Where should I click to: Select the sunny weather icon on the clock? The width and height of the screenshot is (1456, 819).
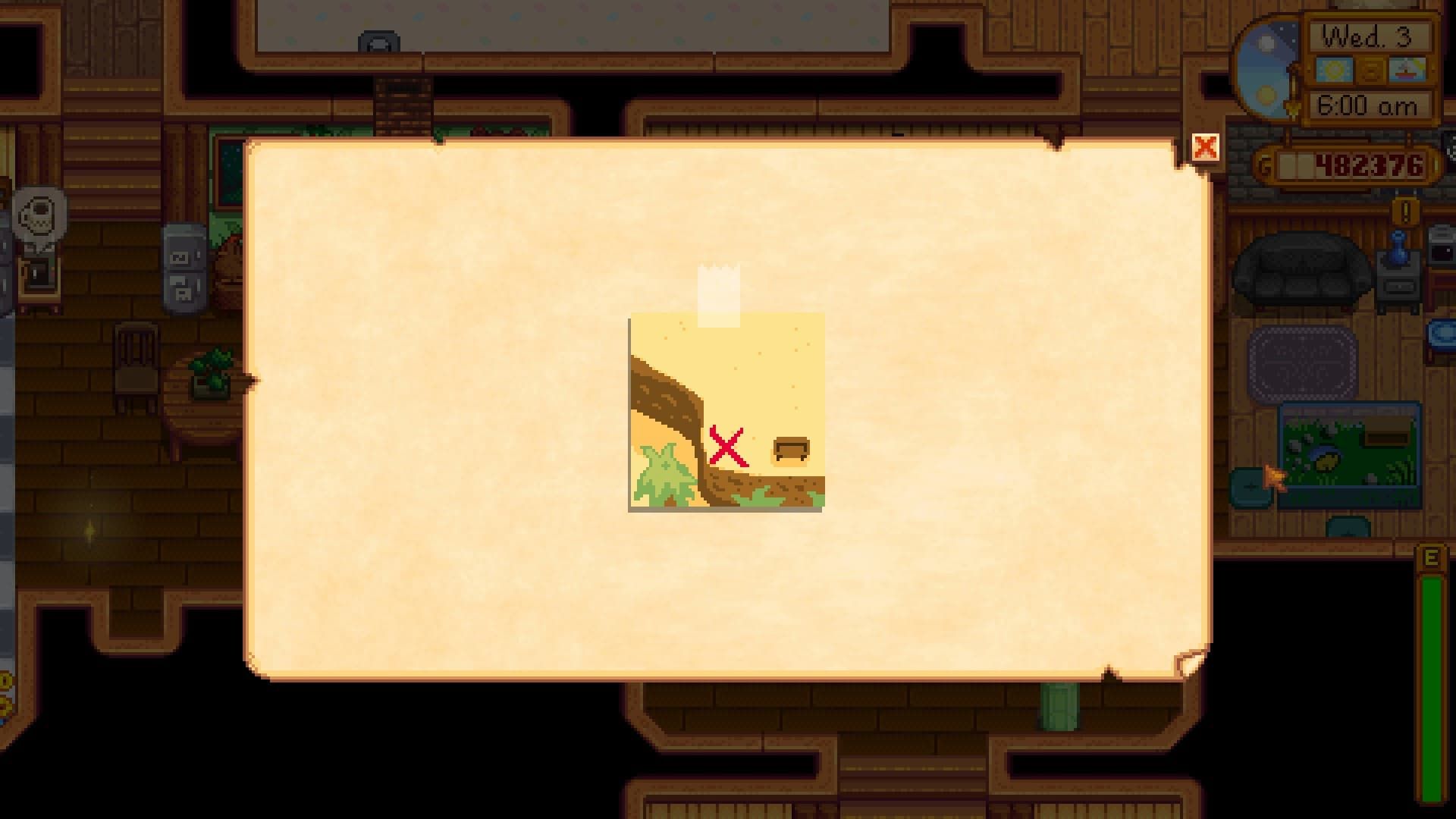click(1334, 69)
